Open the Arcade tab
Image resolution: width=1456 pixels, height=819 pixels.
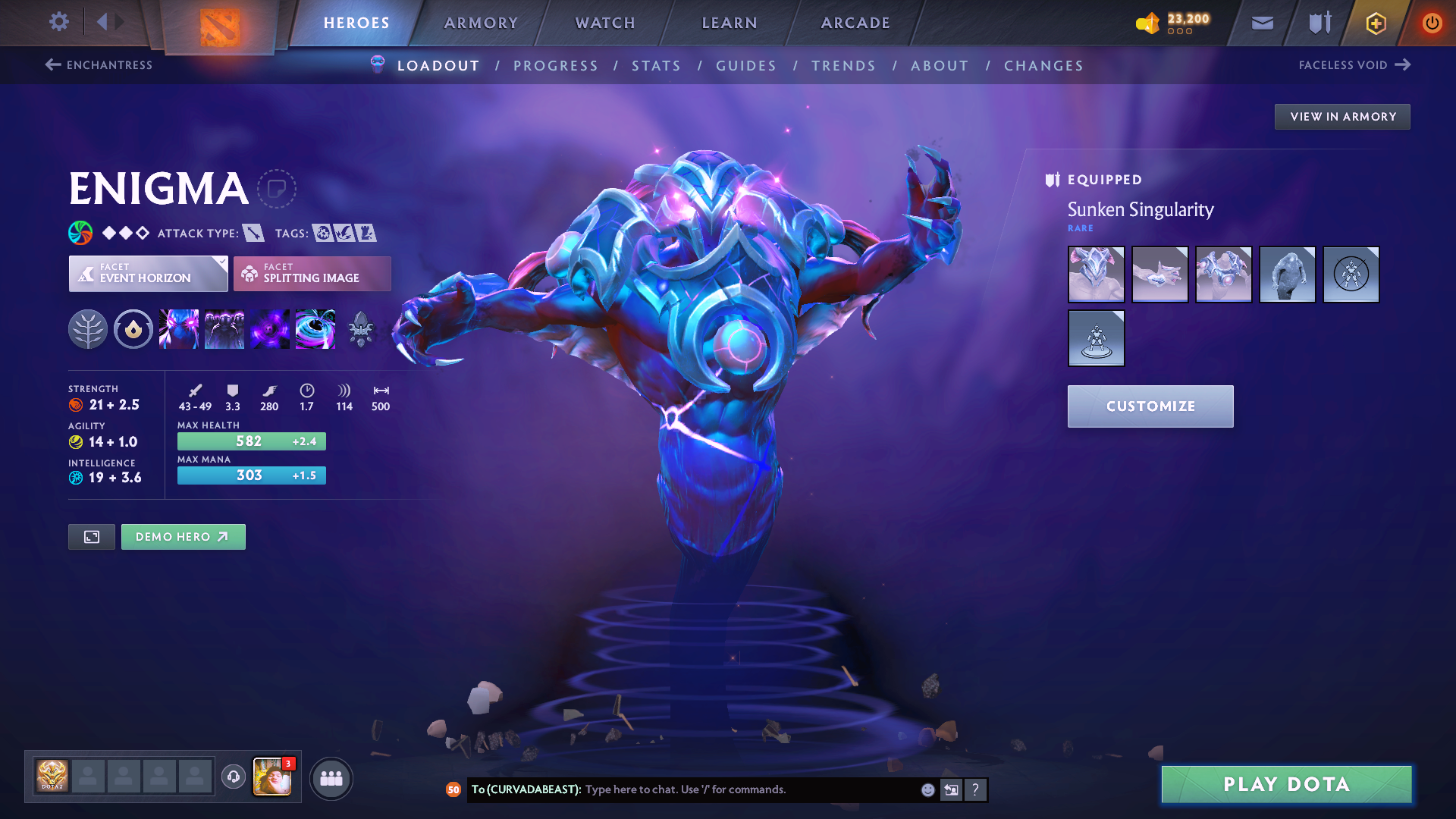(855, 23)
